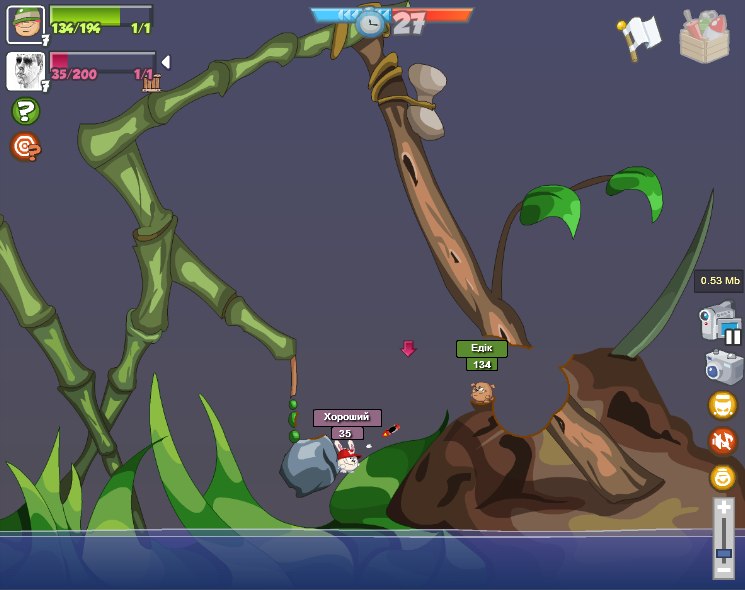Click the yellow emoticon button
This screenshot has width=745, height=590.
(722, 477)
